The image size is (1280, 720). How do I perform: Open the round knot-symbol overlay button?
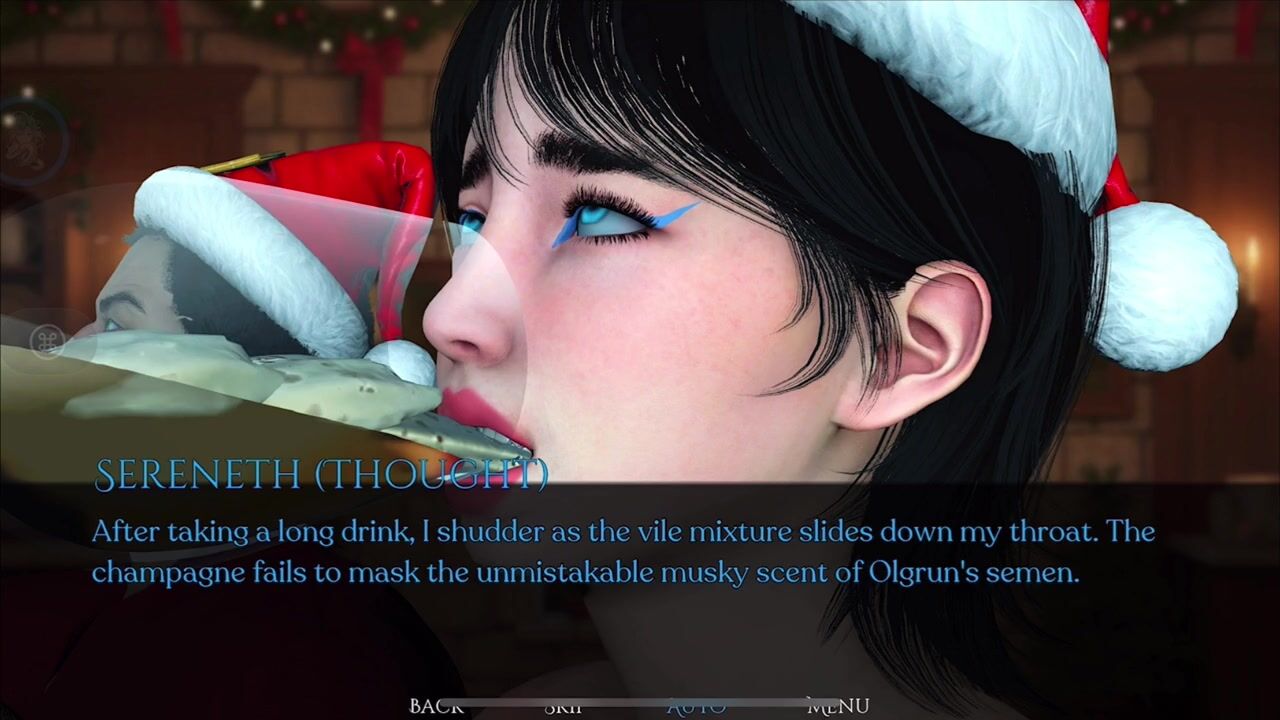[46, 341]
